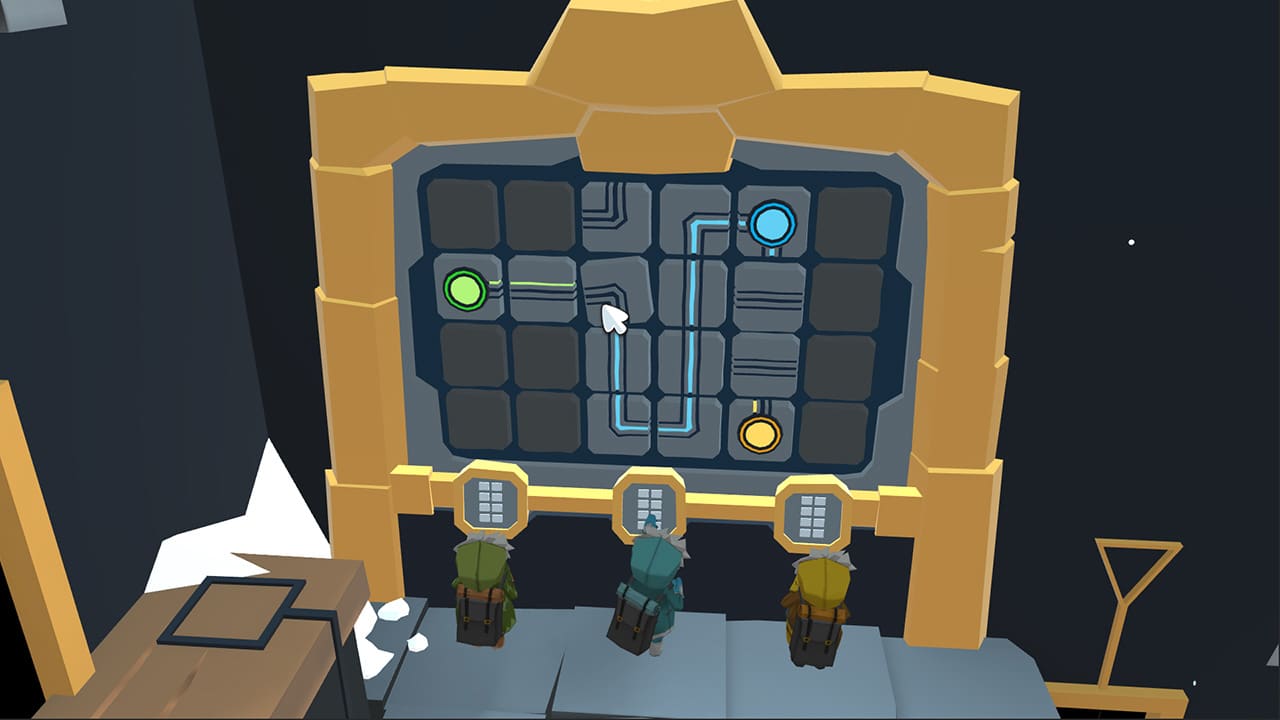Rotate the empty tile in the top-left corner
Viewport: 1280px width, 720px height.
462,213
